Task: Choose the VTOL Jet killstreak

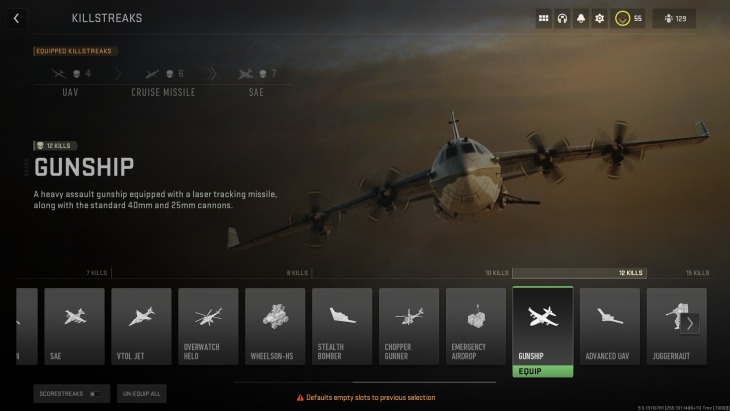Action: pyautogui.click(x=141, y=326)
